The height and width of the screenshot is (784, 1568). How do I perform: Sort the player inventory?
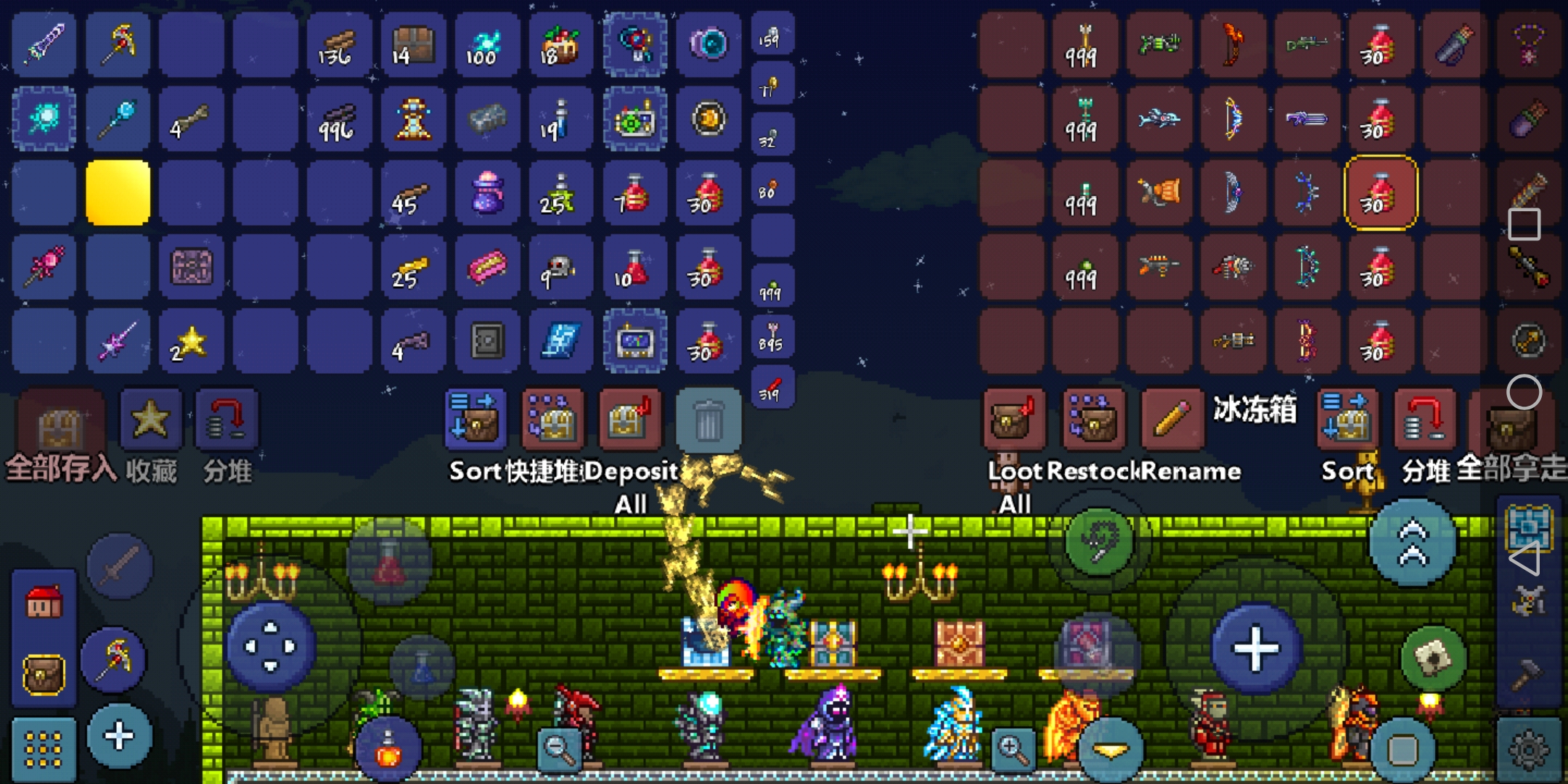[475, 419]
